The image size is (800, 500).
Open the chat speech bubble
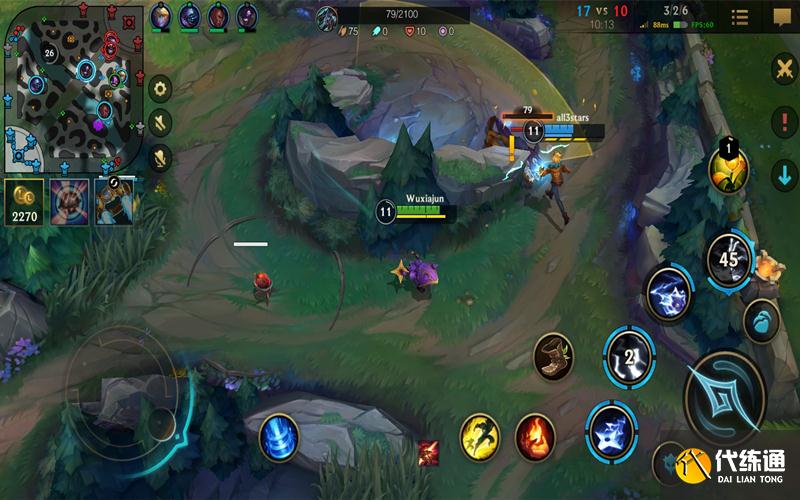pyautogui.click(x=781, y=16)
